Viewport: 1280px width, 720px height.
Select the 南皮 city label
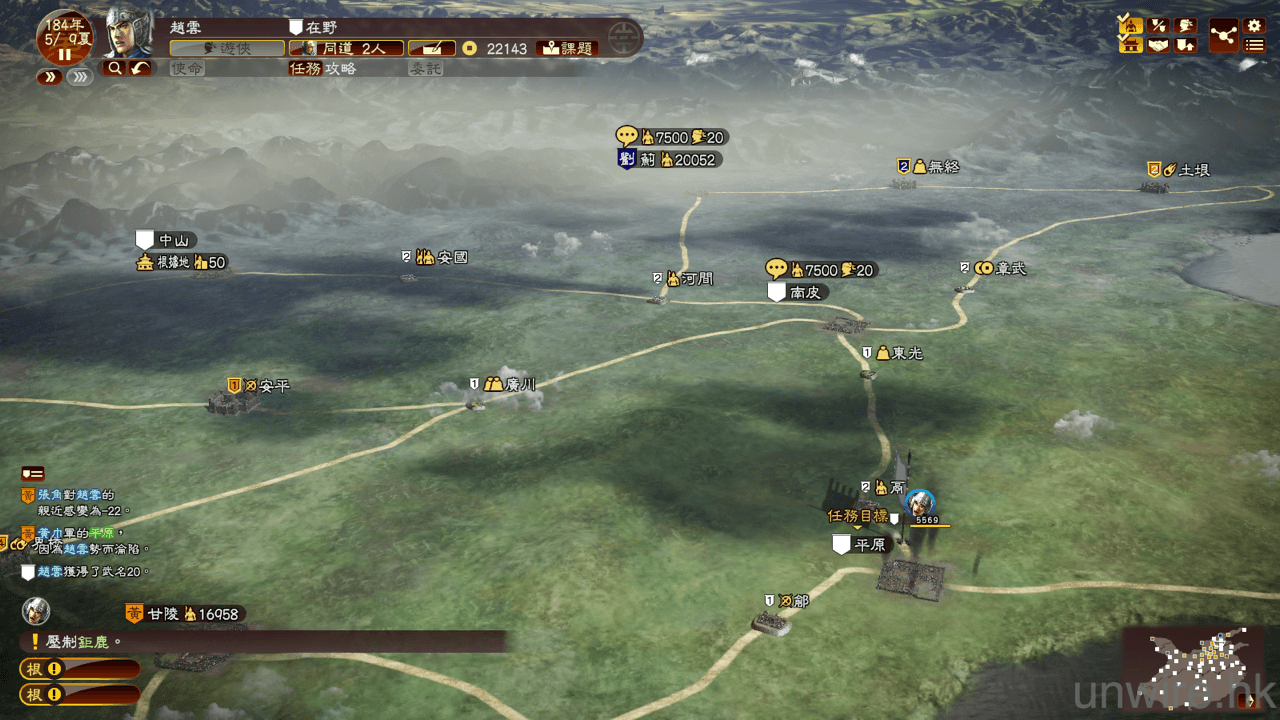pyautogui.click(x=805, y=292)
